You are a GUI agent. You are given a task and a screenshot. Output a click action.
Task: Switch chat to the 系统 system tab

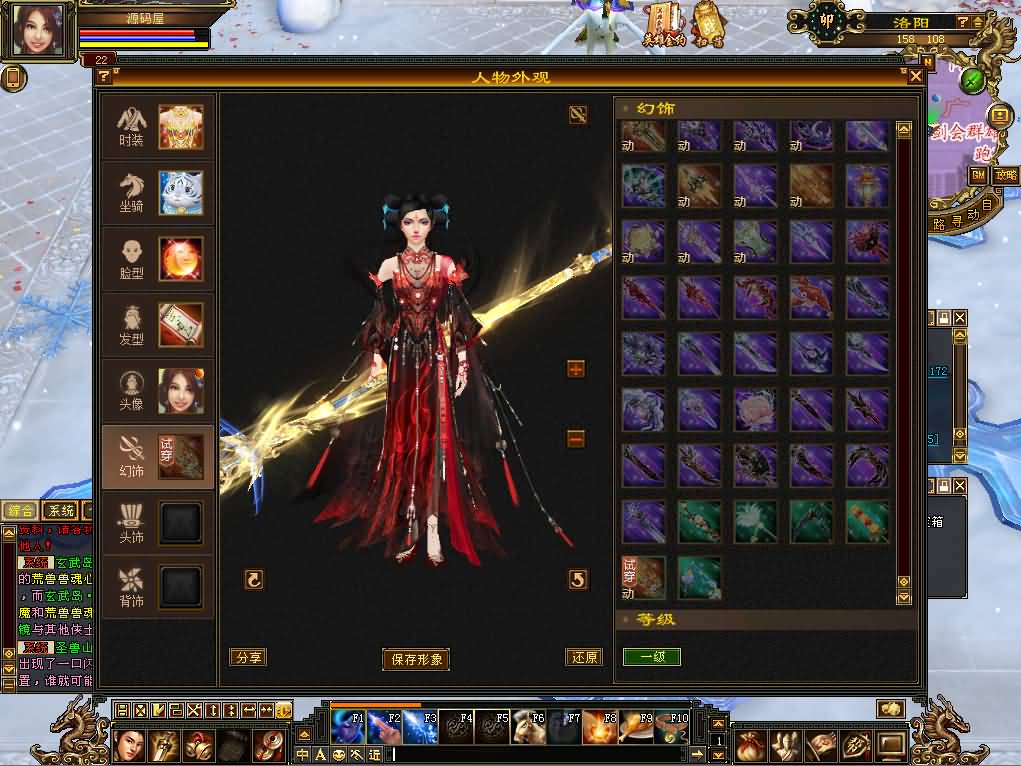[x=59, y=511]
